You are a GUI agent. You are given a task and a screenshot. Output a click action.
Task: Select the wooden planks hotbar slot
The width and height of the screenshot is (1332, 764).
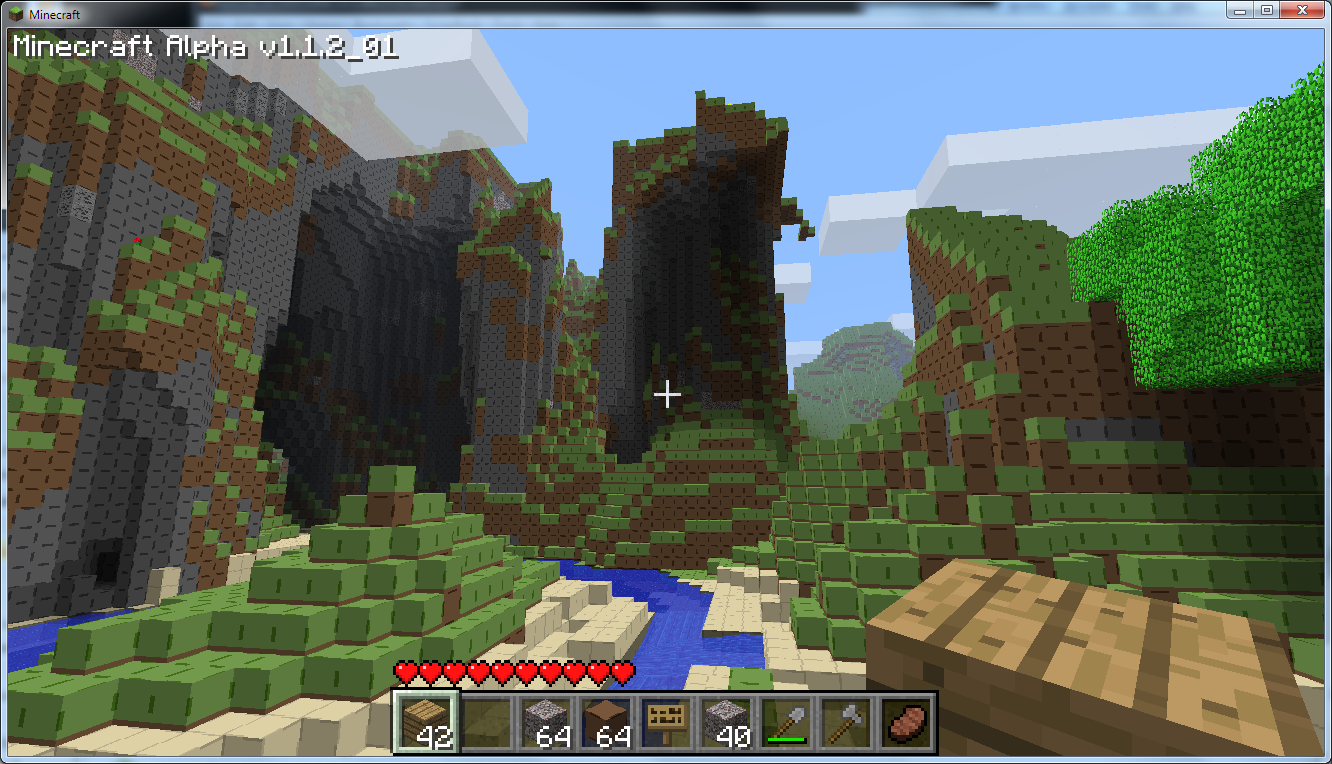tap(425, 722)
